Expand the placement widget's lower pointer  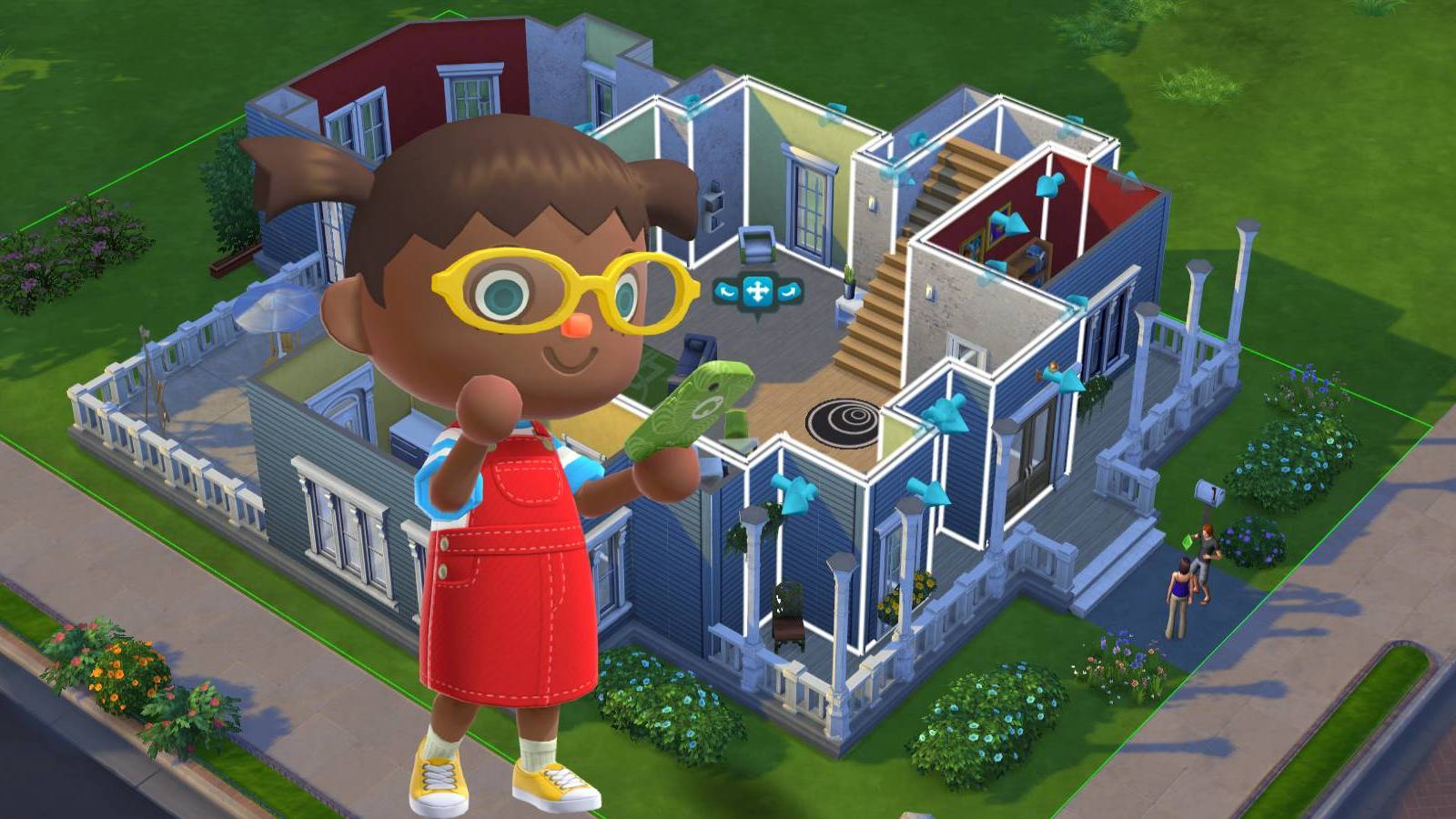coord(760,317)
